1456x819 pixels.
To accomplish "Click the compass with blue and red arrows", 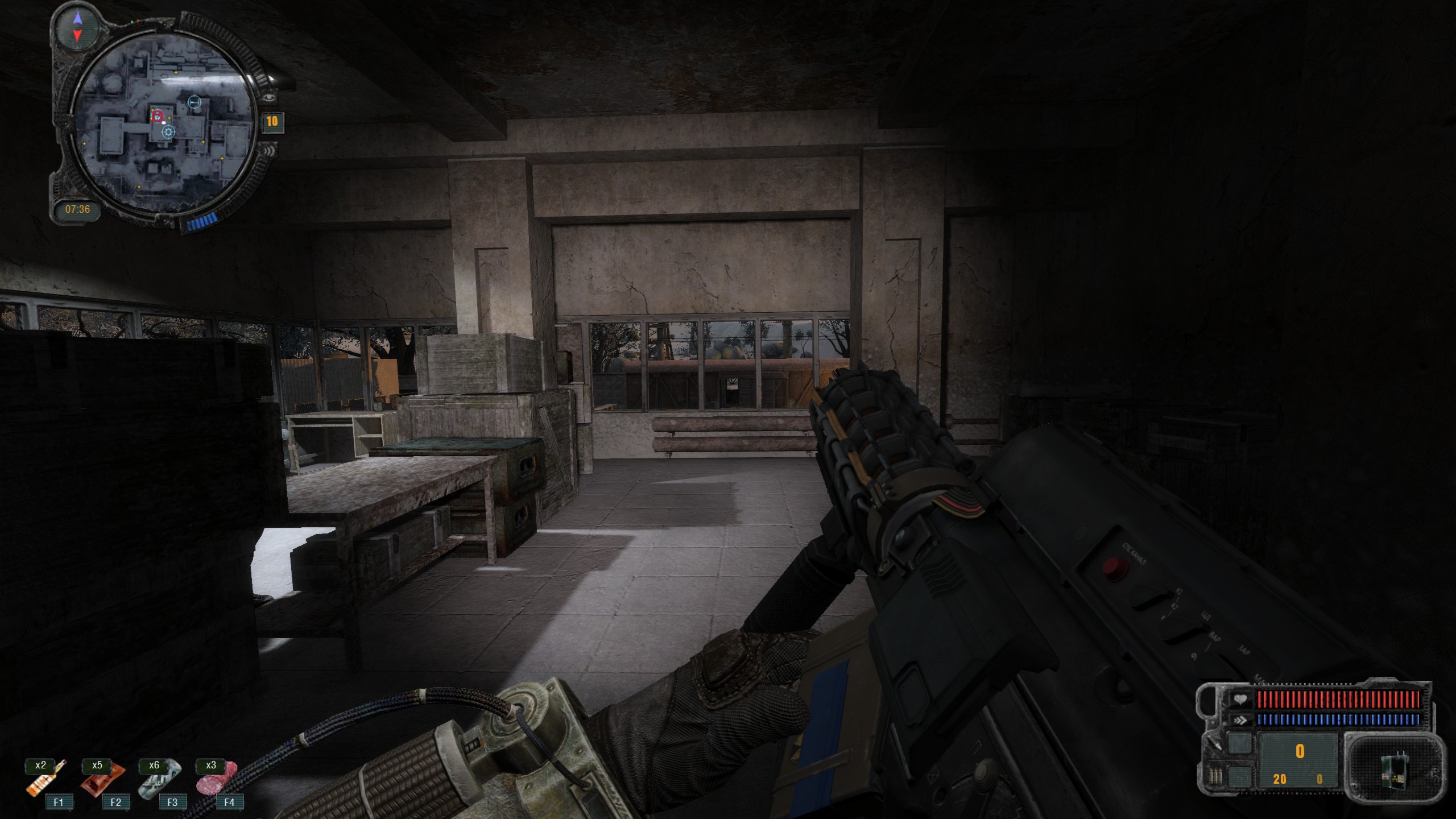I will coord(78,27).
